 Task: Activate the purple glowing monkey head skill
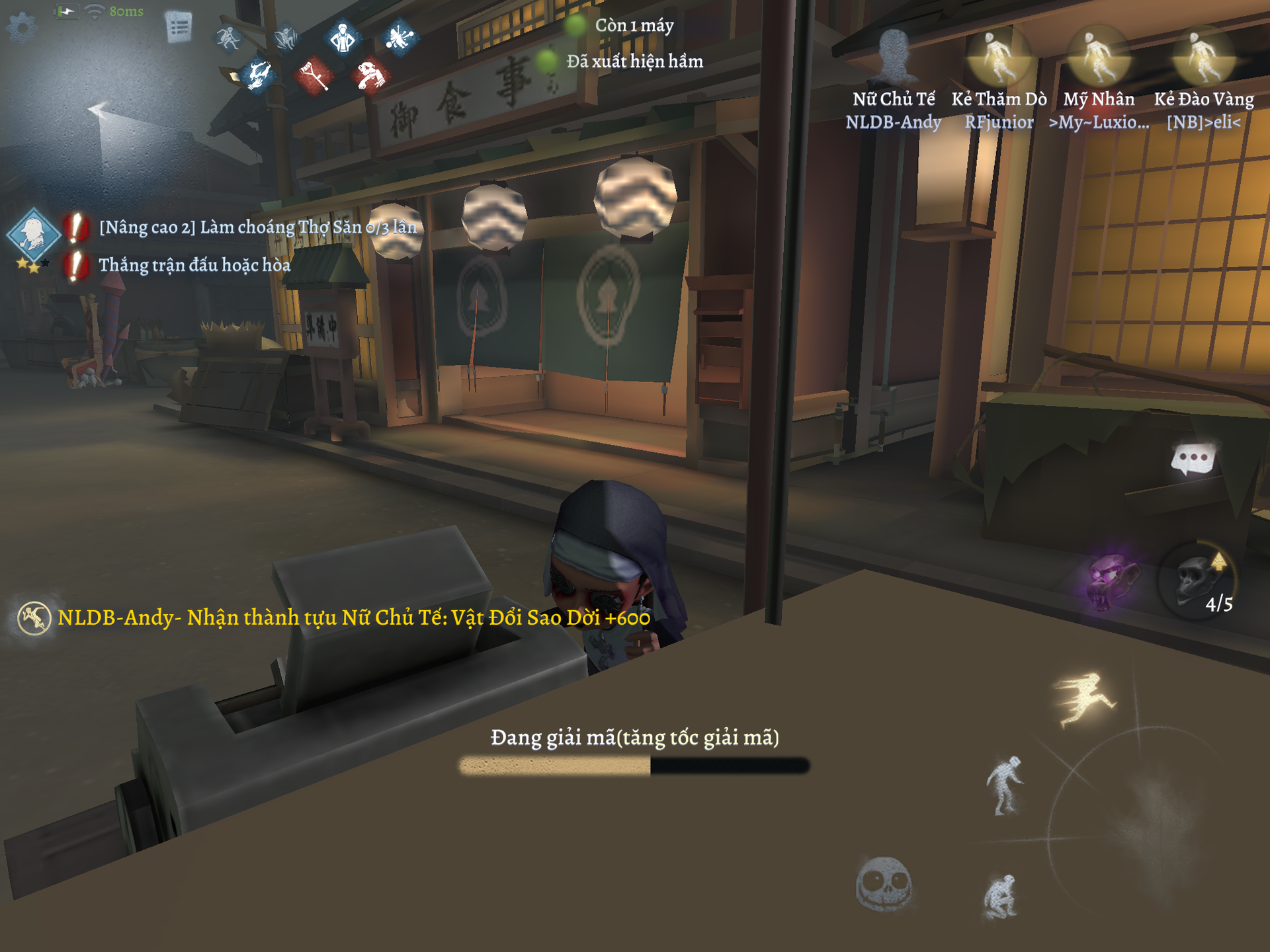[1114, 580]
